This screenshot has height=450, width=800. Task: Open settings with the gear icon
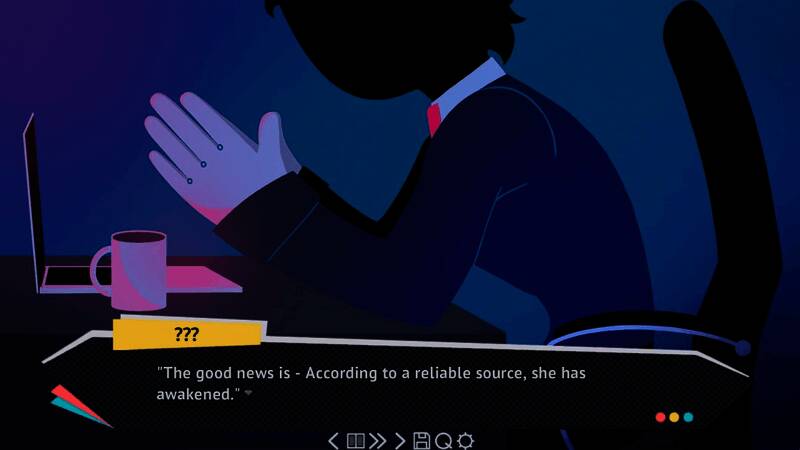coord(465,440)
